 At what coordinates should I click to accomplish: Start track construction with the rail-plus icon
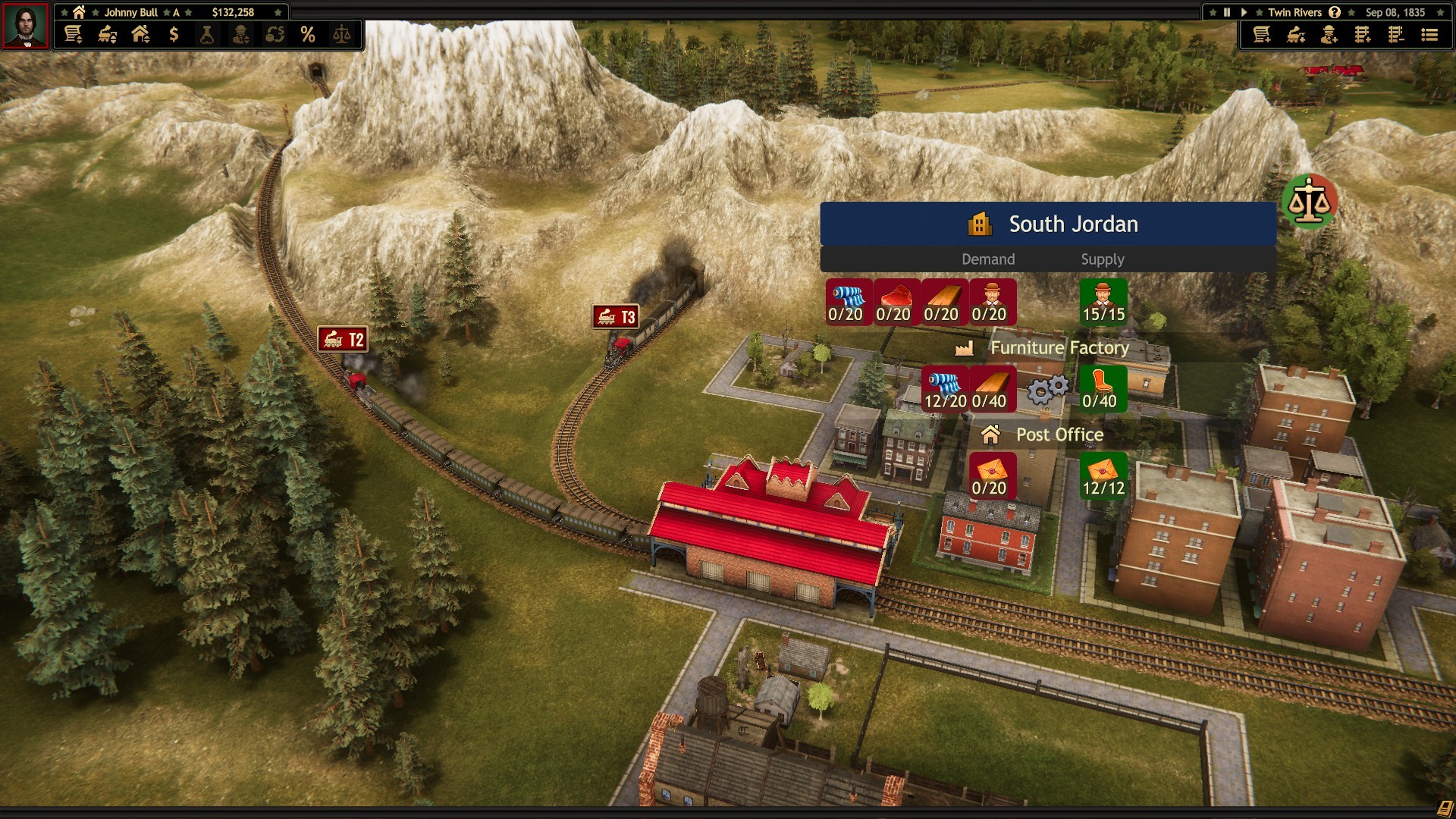pyautogui.click(x=1363, y=35)
